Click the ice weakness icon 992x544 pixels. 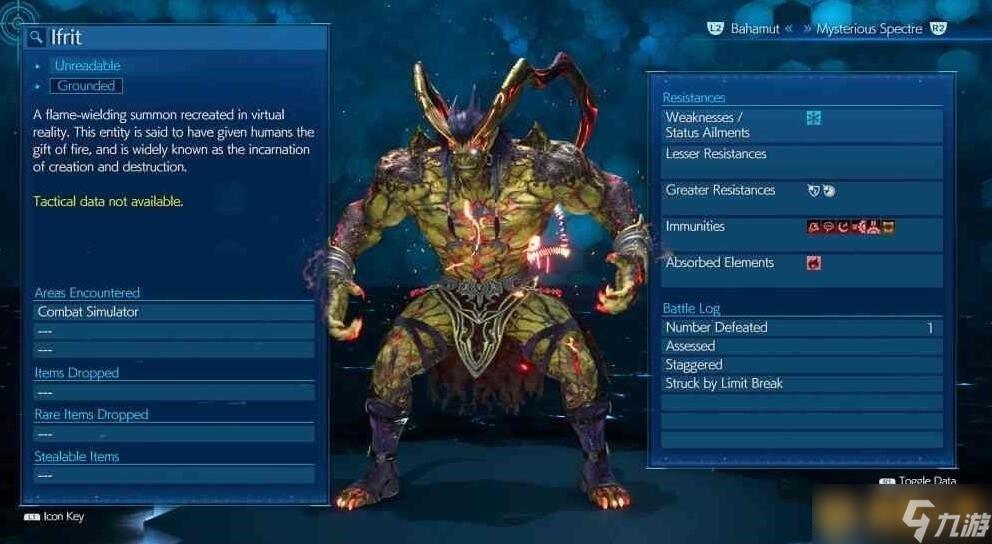(x=814, y=118)
